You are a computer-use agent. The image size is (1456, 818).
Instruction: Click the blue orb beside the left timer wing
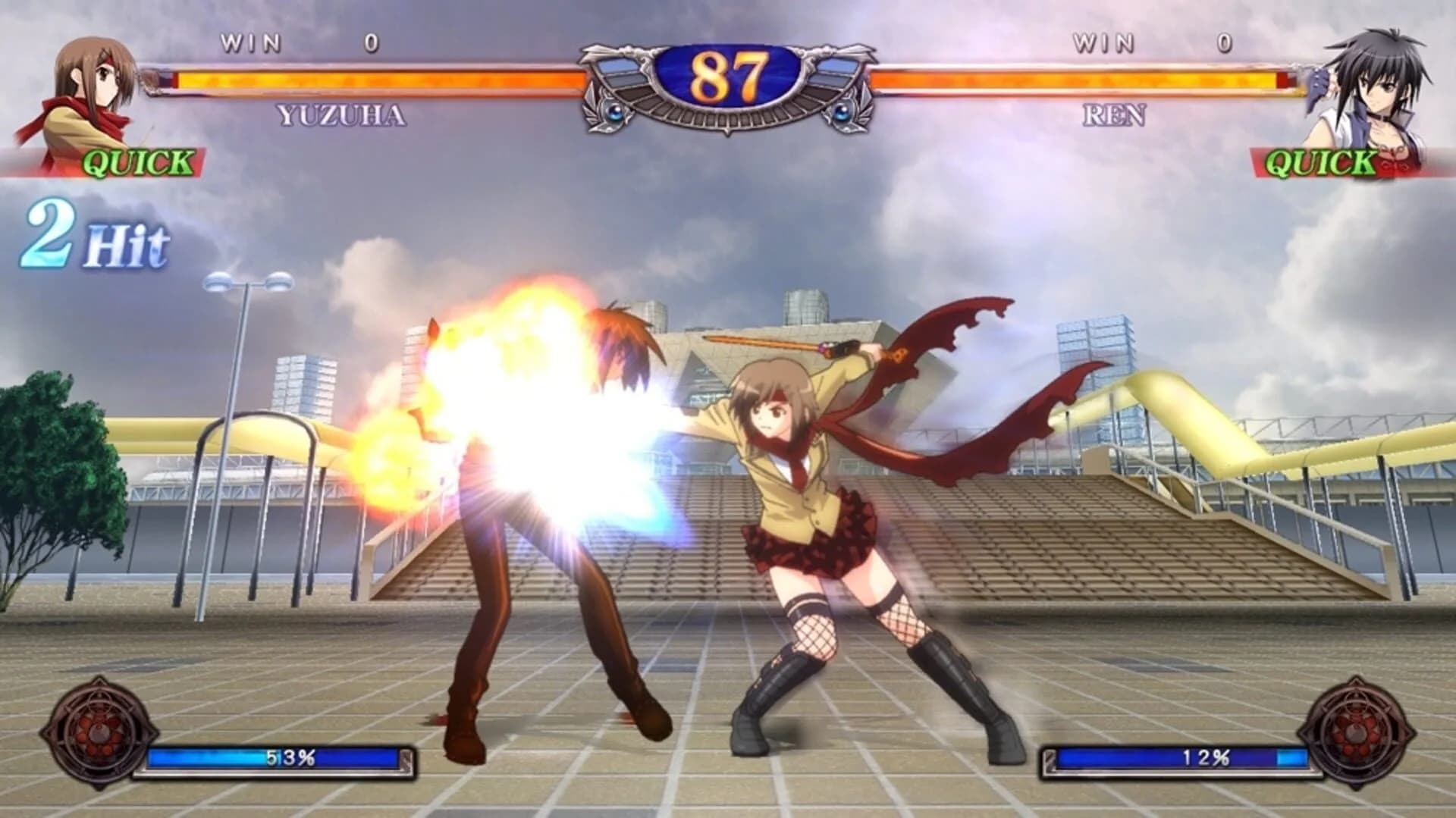click(614, 114)
